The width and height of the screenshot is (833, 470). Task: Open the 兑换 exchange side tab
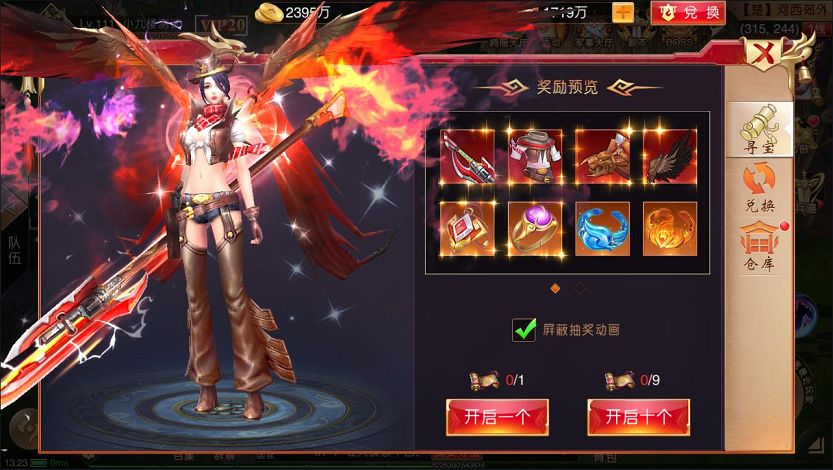click(759, 189)
